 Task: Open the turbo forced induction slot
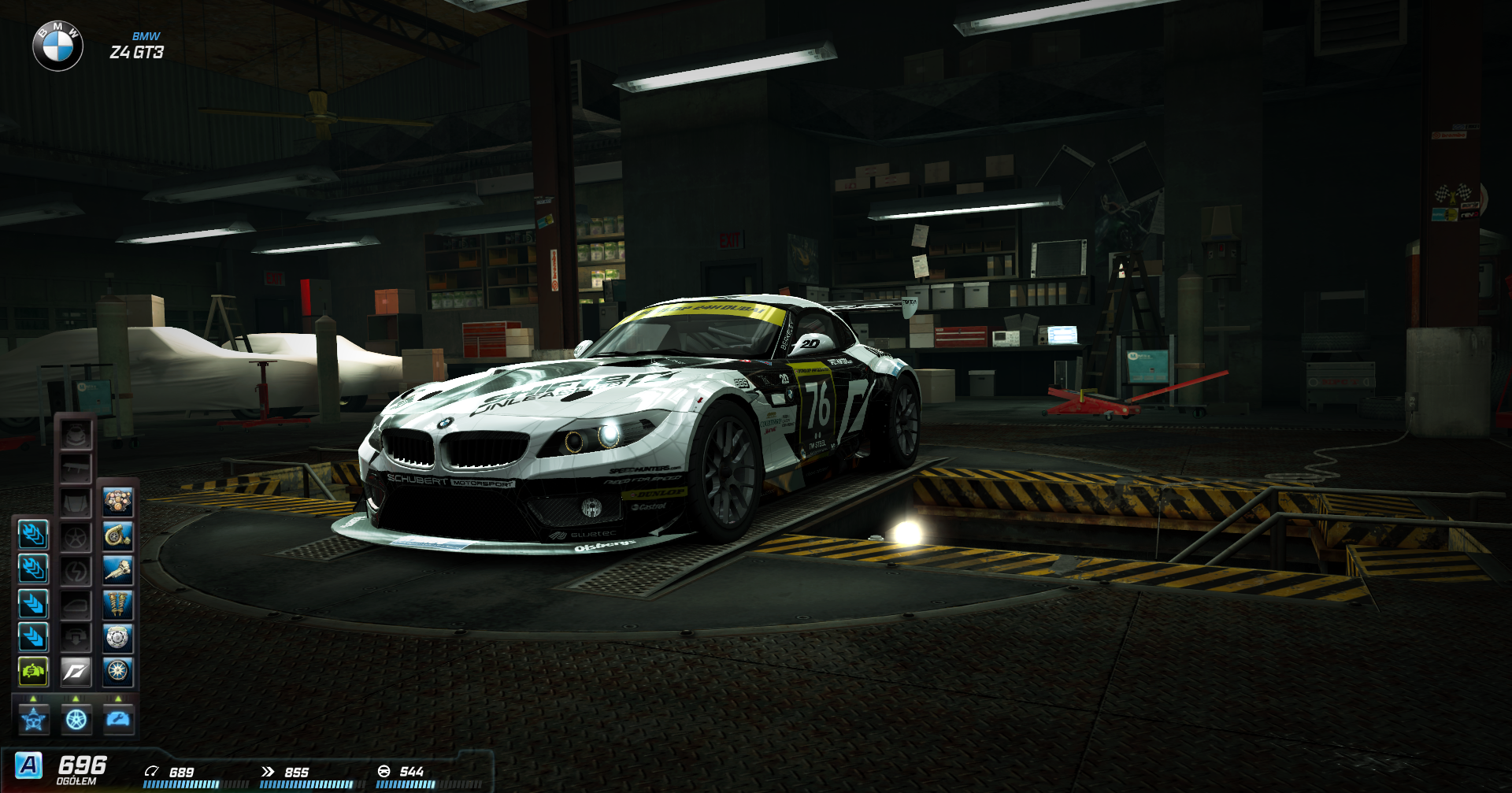[118, 536]
